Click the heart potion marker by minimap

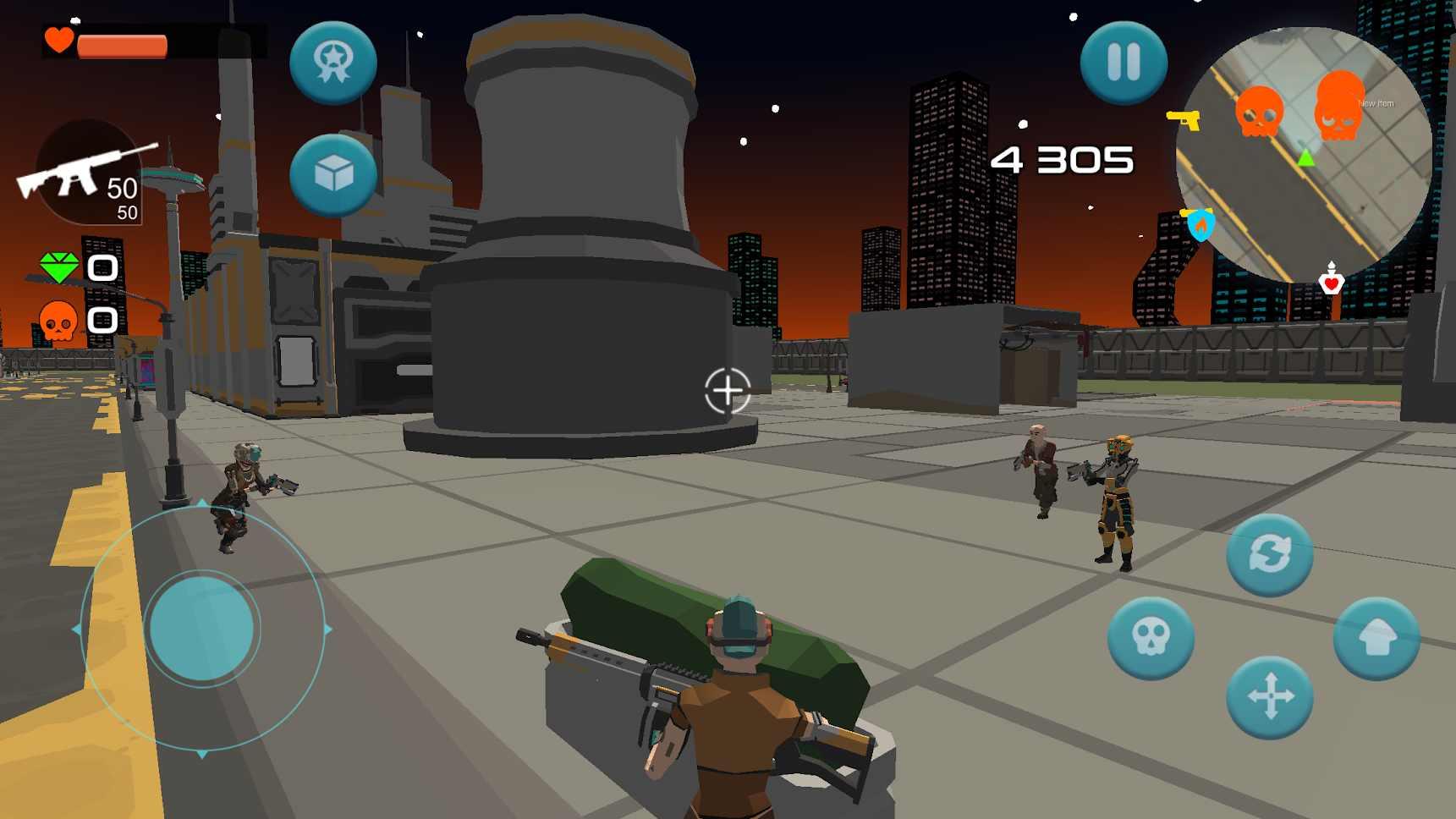[1331, 280]
